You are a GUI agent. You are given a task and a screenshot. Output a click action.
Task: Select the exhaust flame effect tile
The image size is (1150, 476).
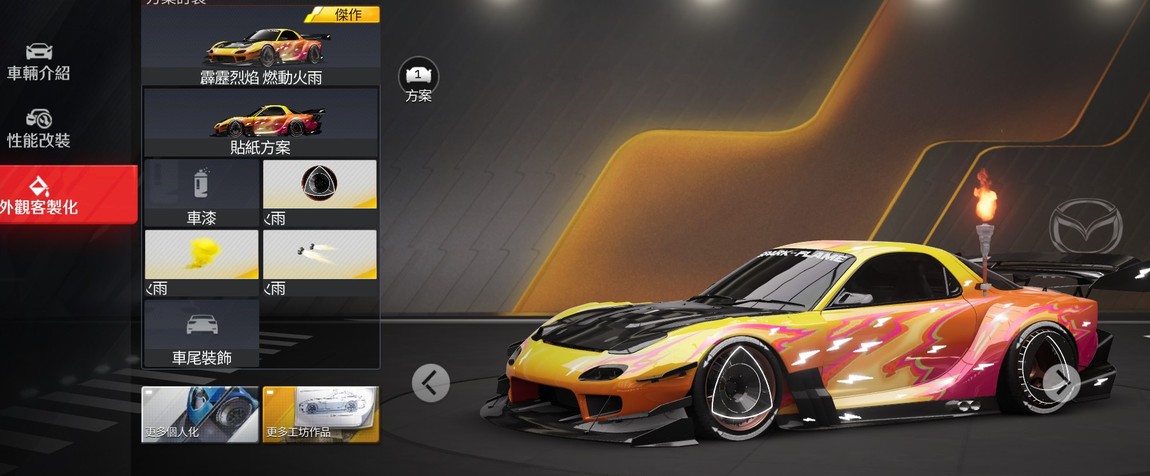click(320, 263)
